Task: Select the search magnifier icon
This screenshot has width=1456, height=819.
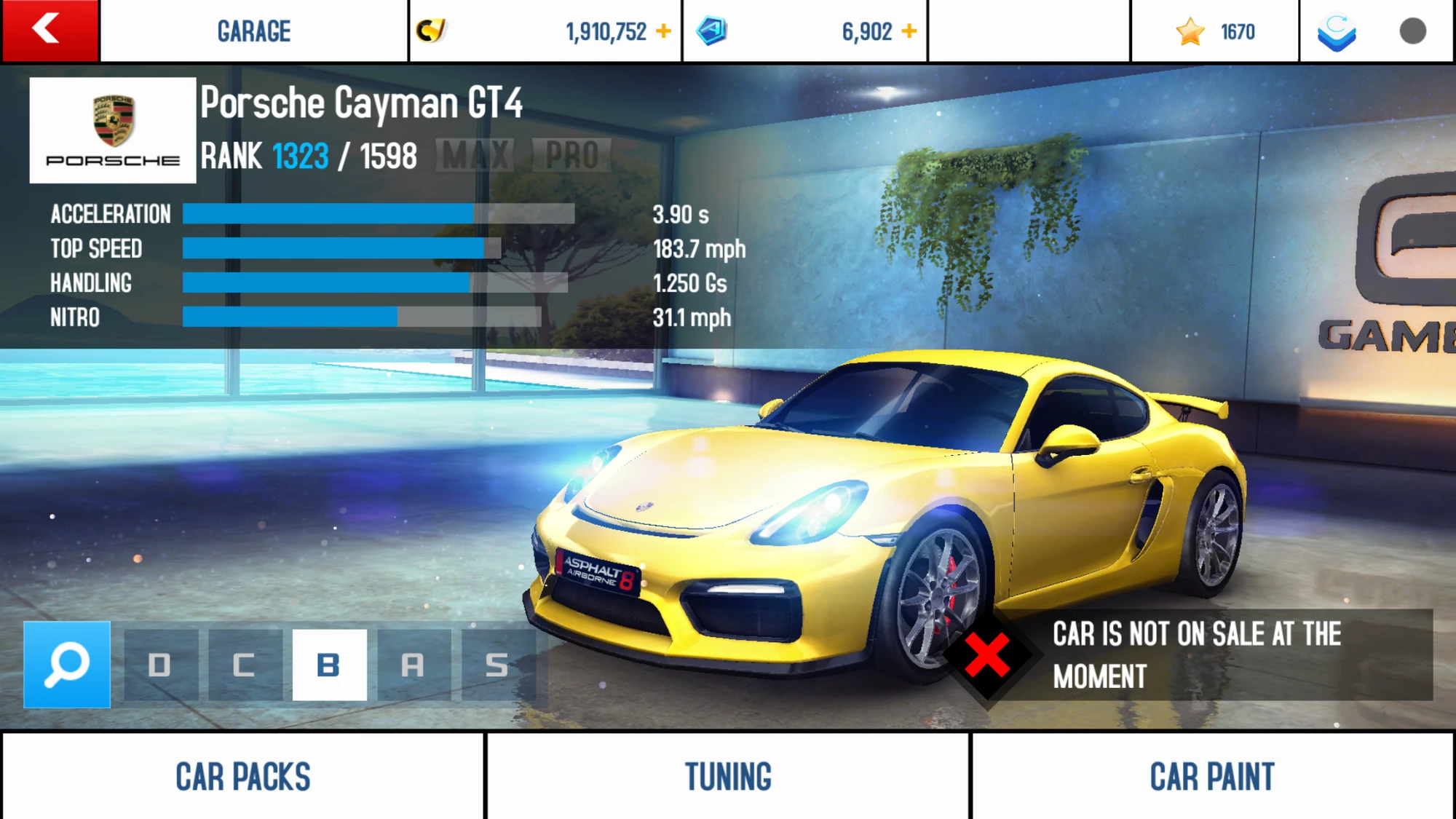Action: click(66, 662)
